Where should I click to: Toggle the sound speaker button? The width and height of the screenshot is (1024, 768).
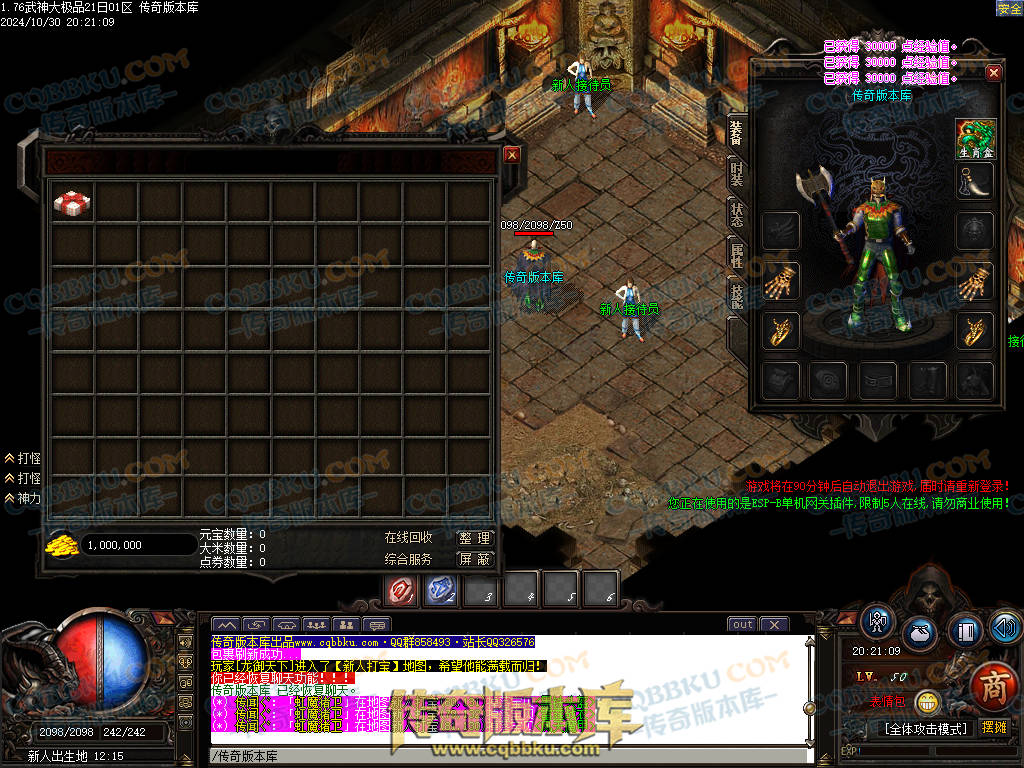1005,627
